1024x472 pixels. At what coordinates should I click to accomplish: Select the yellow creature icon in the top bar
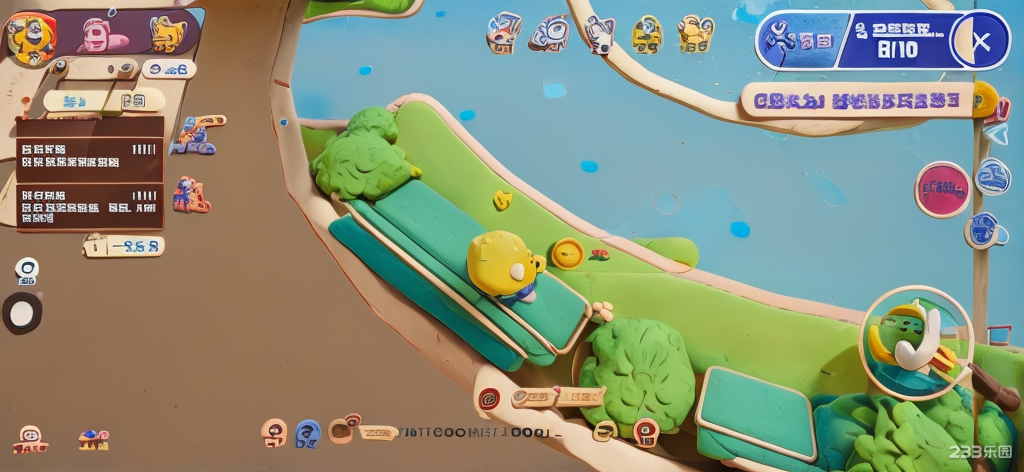click(x=168, y=35)
